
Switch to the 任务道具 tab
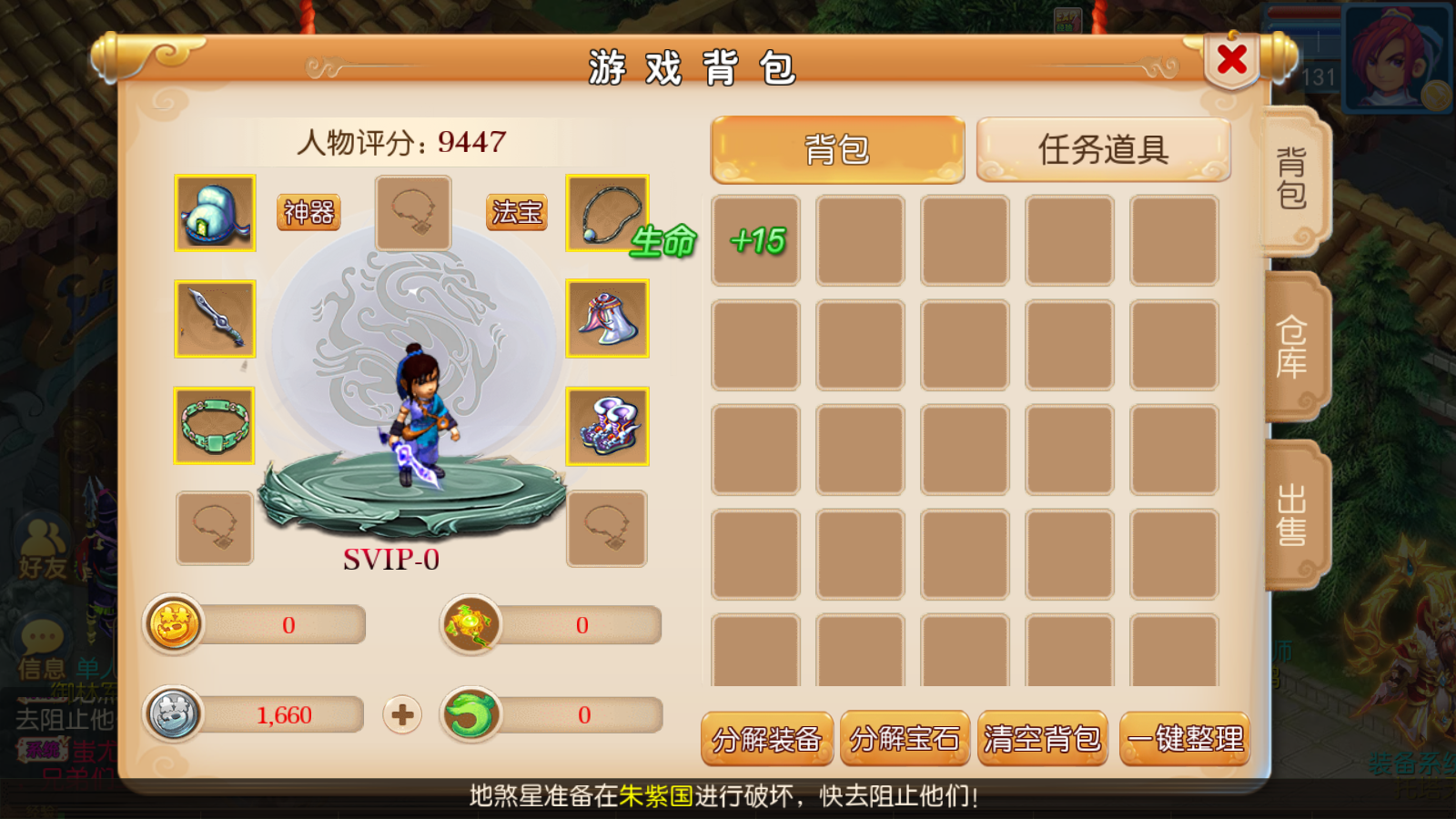(1103, 149)
